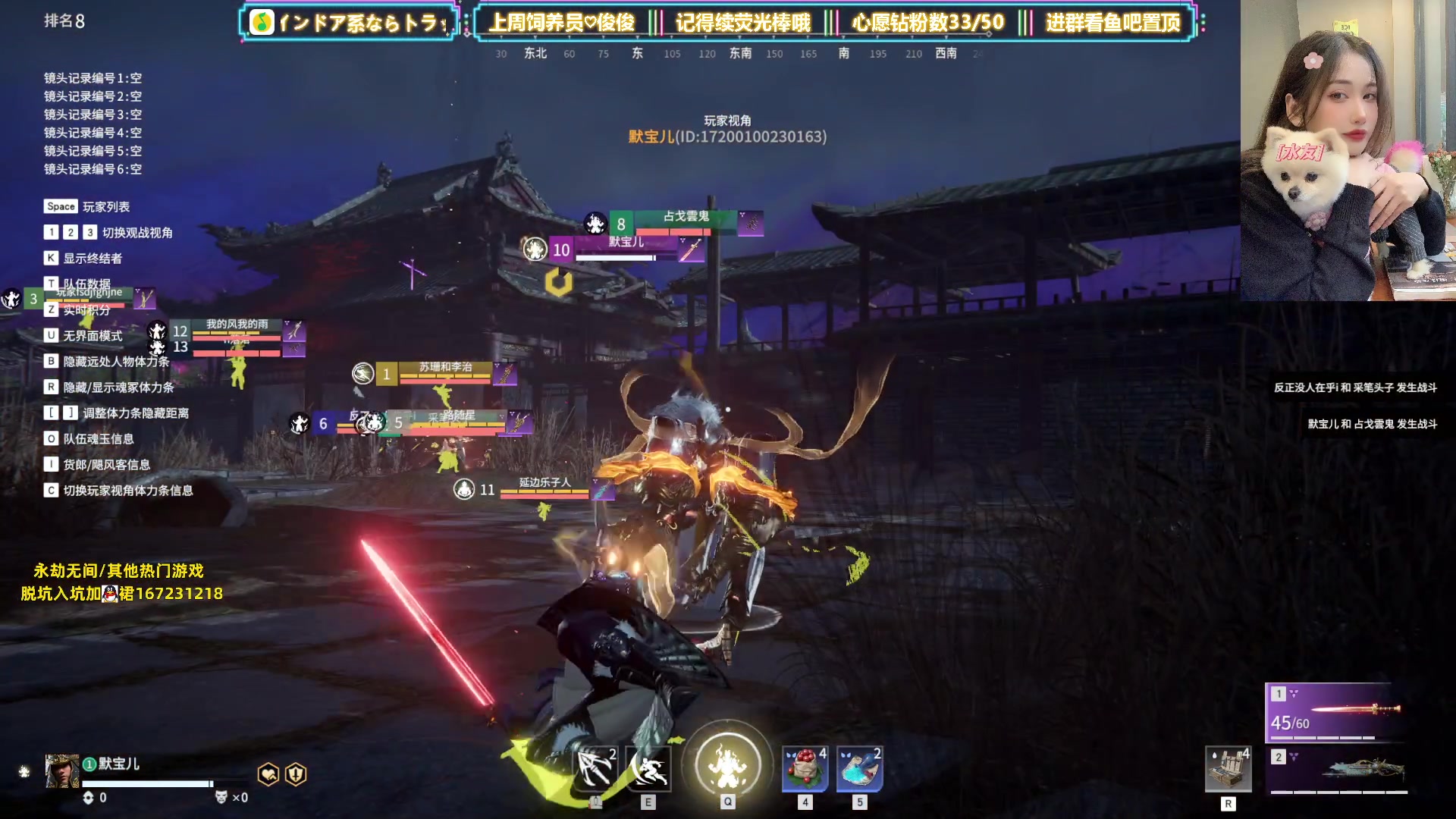Show the 队伍魂玉信息 team soul jade info

(x=98, y=439)
